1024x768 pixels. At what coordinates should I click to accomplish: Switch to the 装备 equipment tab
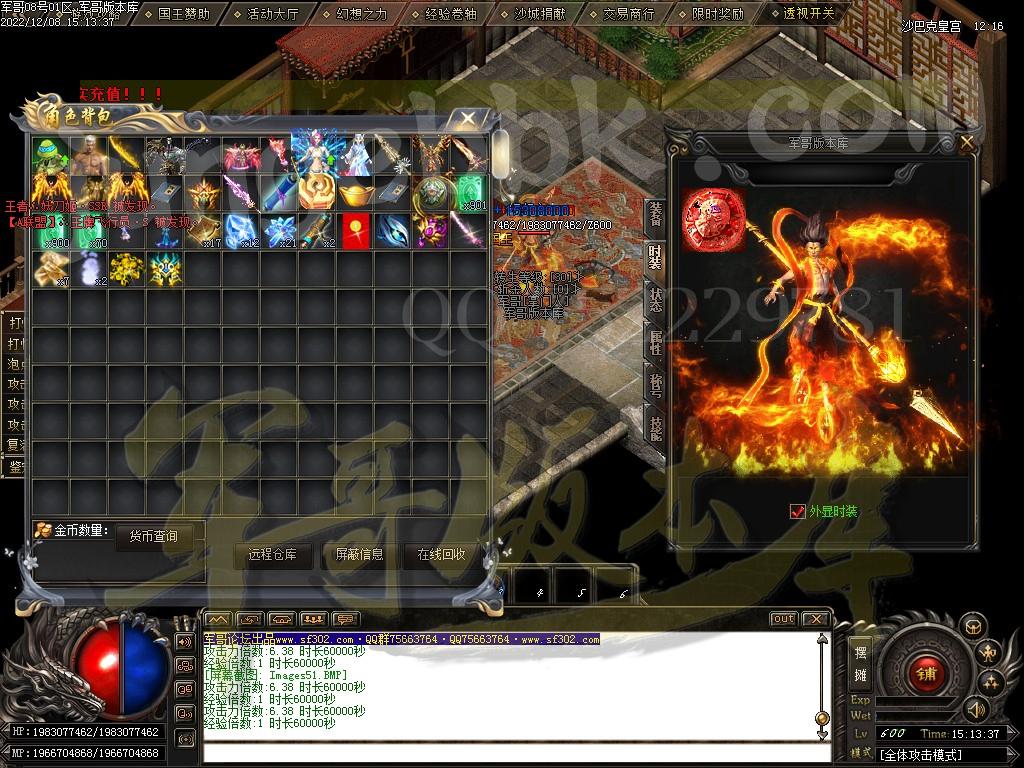(x=656, y=213)
